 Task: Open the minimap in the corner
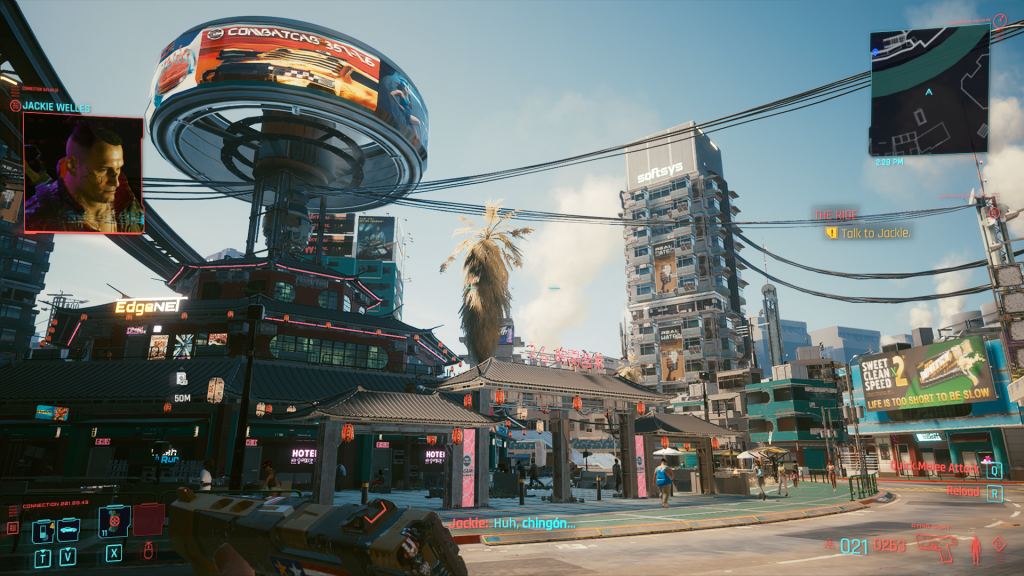click(x=929, y=90)
